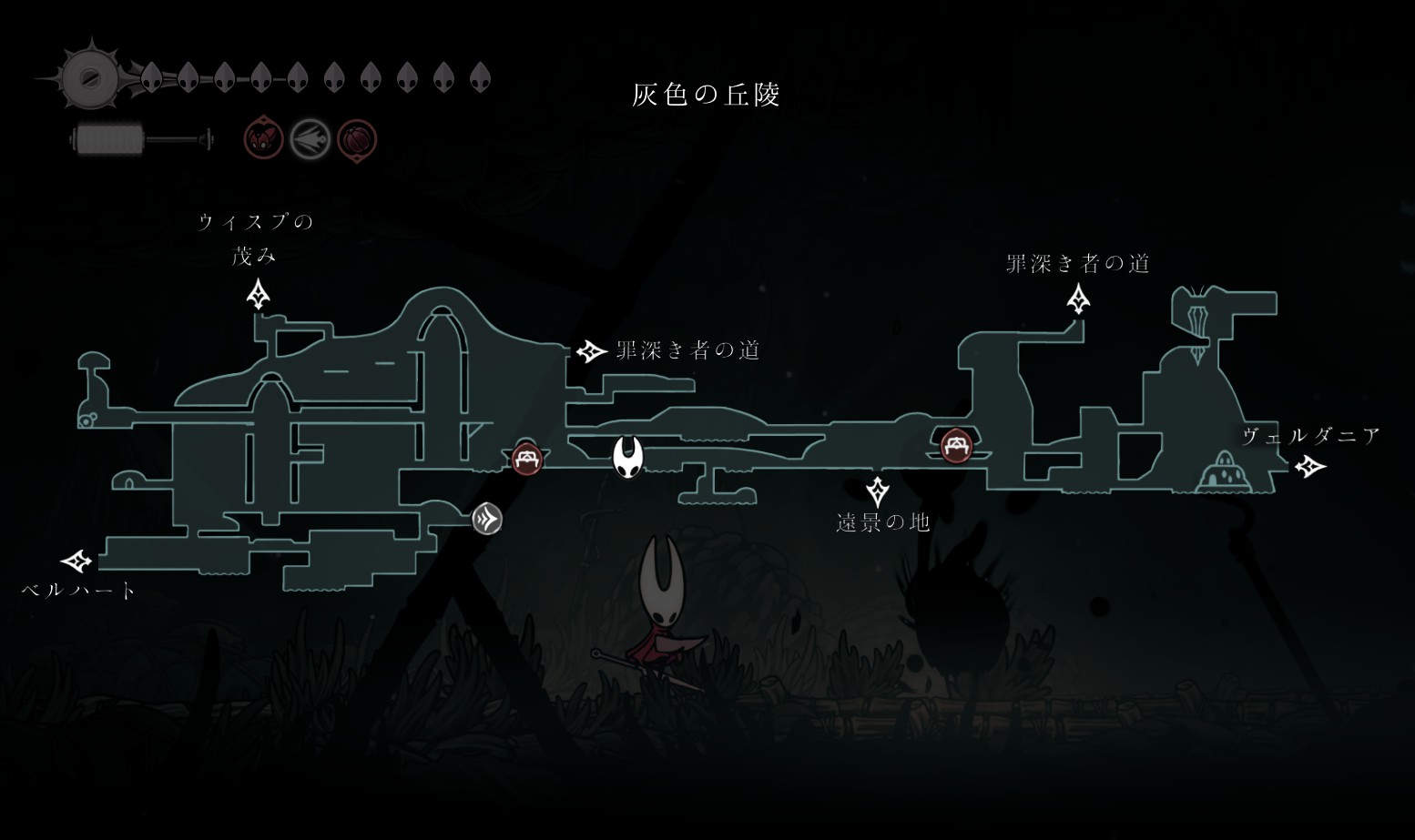Choose the ヴェルダニア exit arrow
Viewport: 1415px width, 840px height.
(x=1310, y=467)
